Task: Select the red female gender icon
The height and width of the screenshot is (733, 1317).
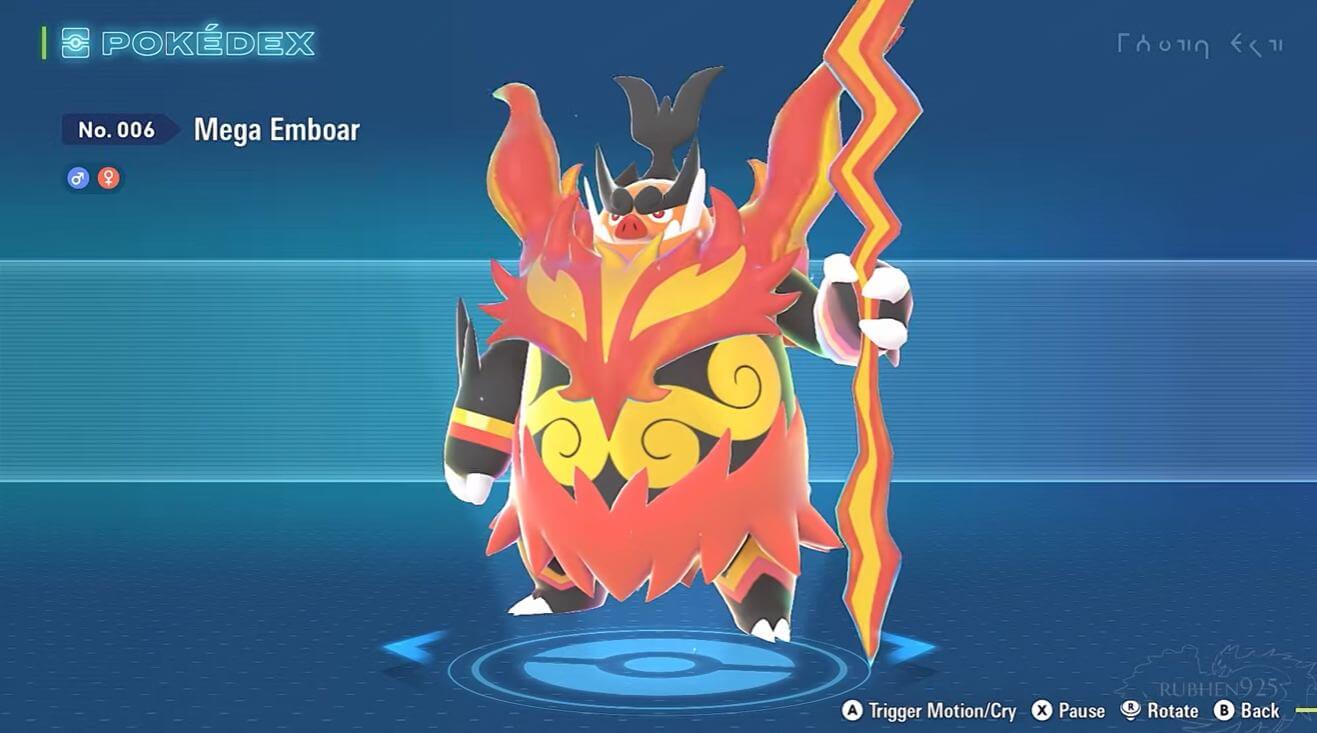Action: (109, 178)
